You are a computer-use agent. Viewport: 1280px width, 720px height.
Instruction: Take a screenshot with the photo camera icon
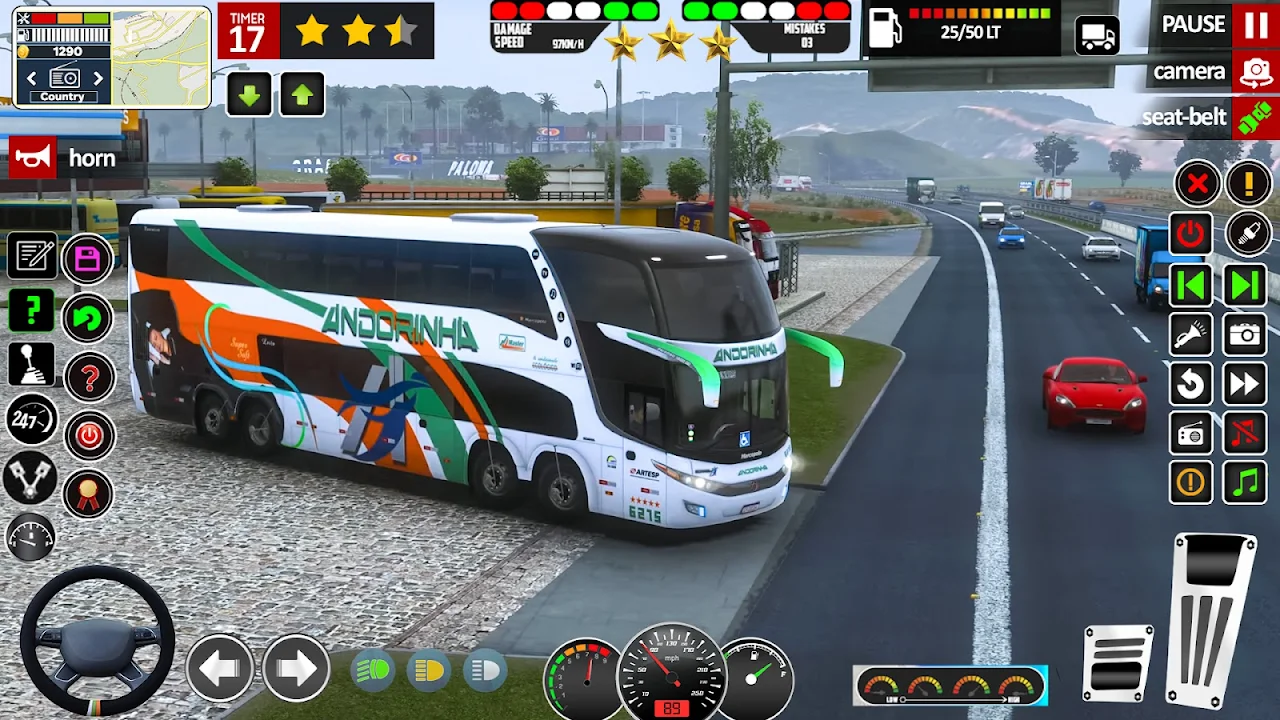[1245, 334]
